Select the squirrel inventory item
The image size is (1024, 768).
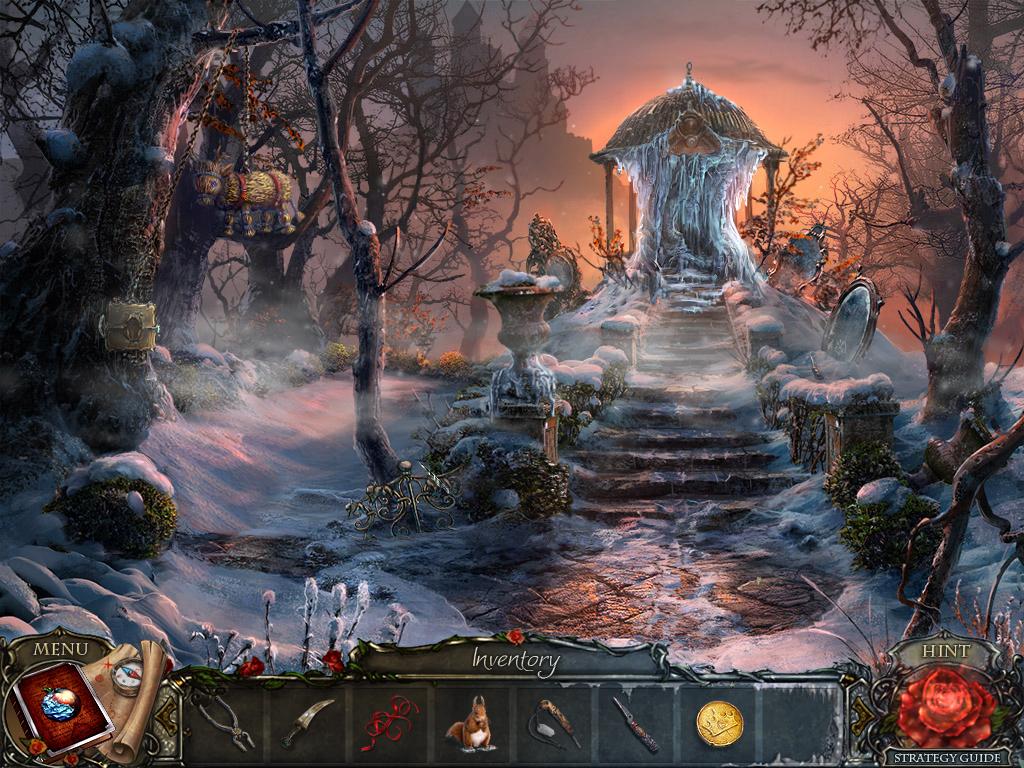coord(469,724)
